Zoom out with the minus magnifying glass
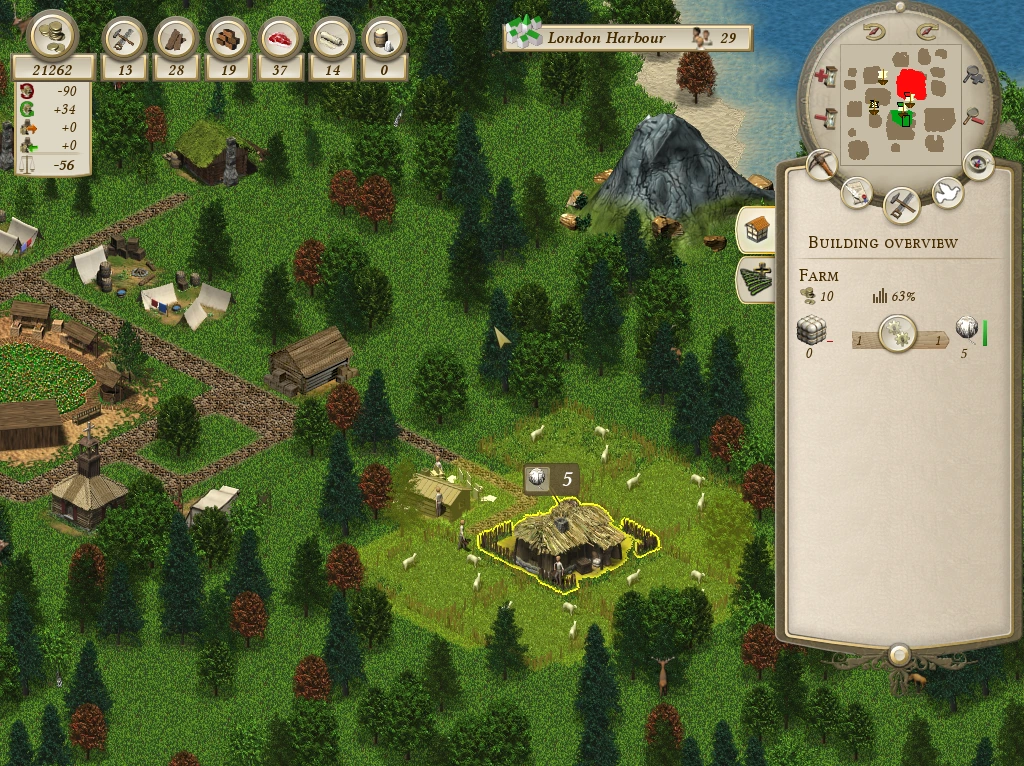The width and height of the screenshot is (1024, 766). 972,118
